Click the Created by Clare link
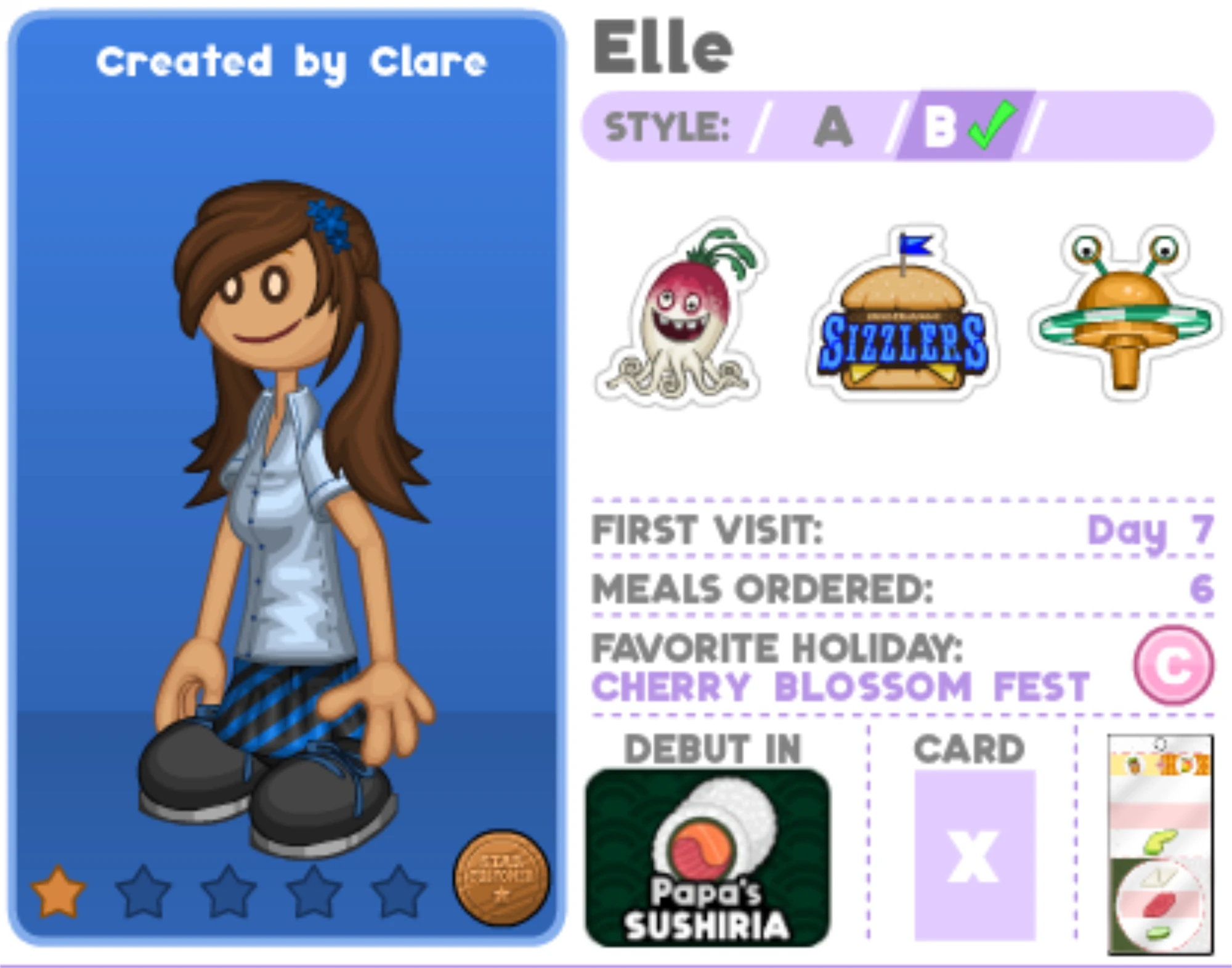 [290, 62]
